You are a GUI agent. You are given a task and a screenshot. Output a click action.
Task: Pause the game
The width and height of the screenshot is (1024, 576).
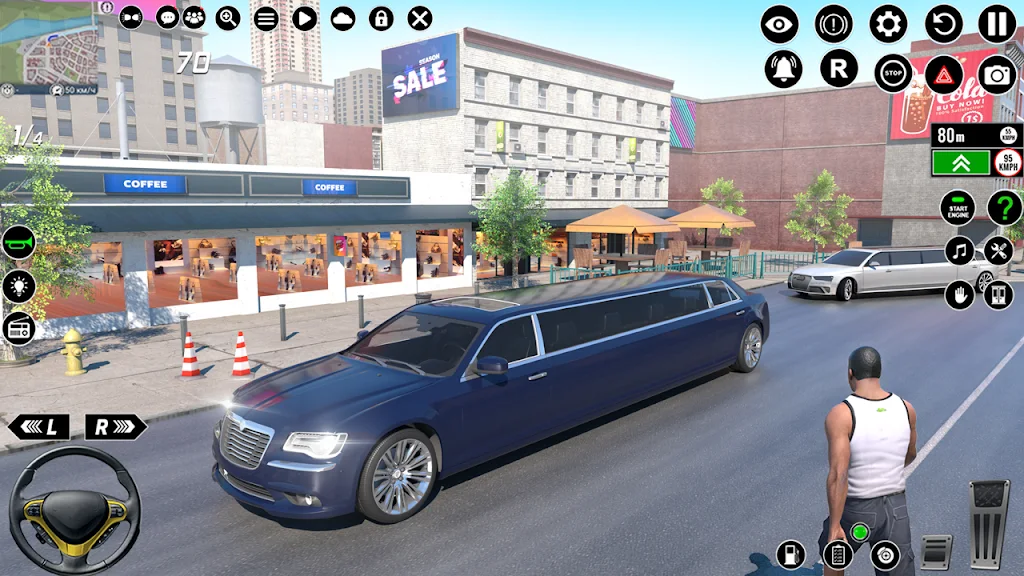click(x=996, y=23)
